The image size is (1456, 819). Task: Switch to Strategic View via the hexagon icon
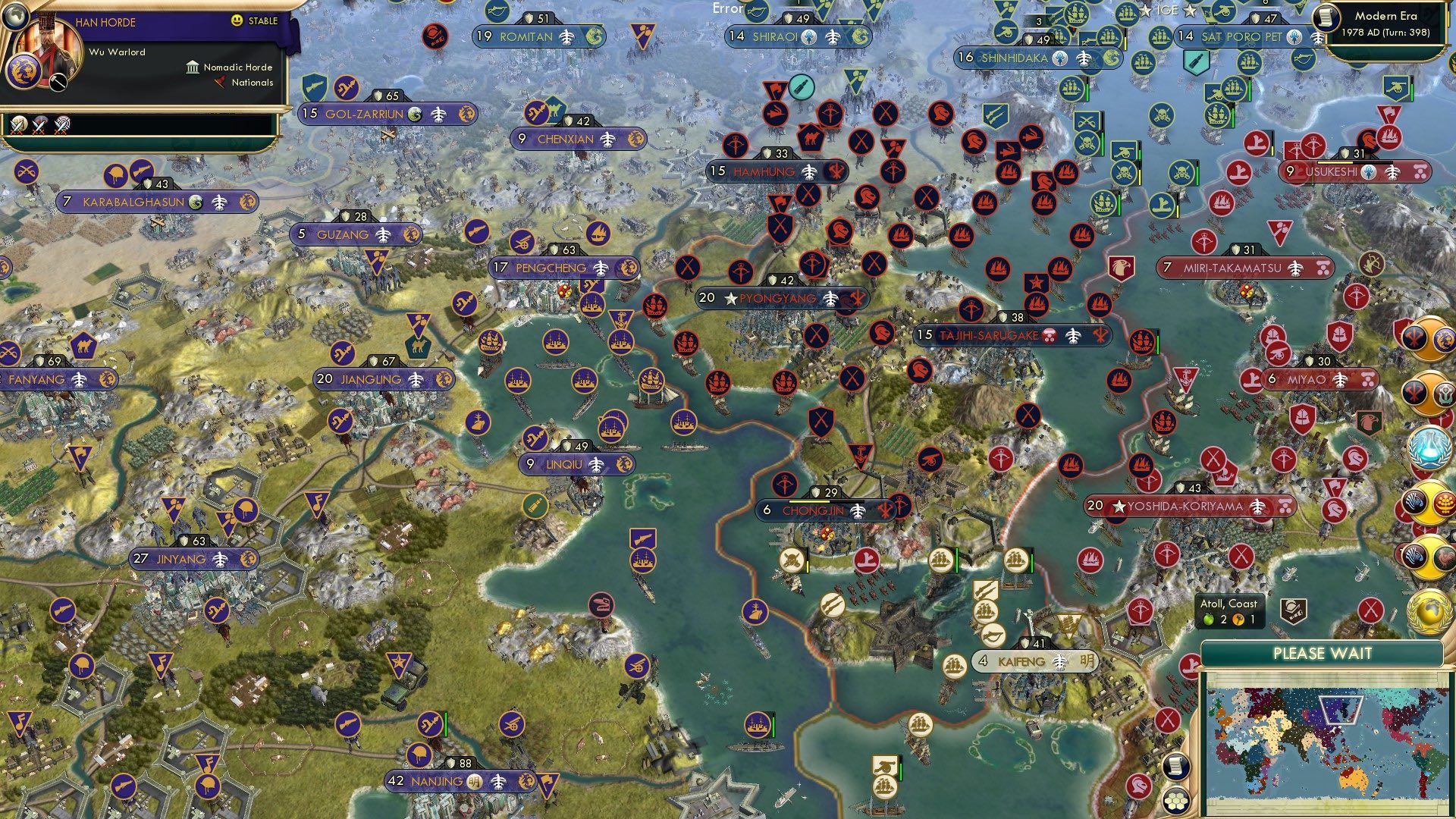pyautogui.click(x=1176, y=802)
